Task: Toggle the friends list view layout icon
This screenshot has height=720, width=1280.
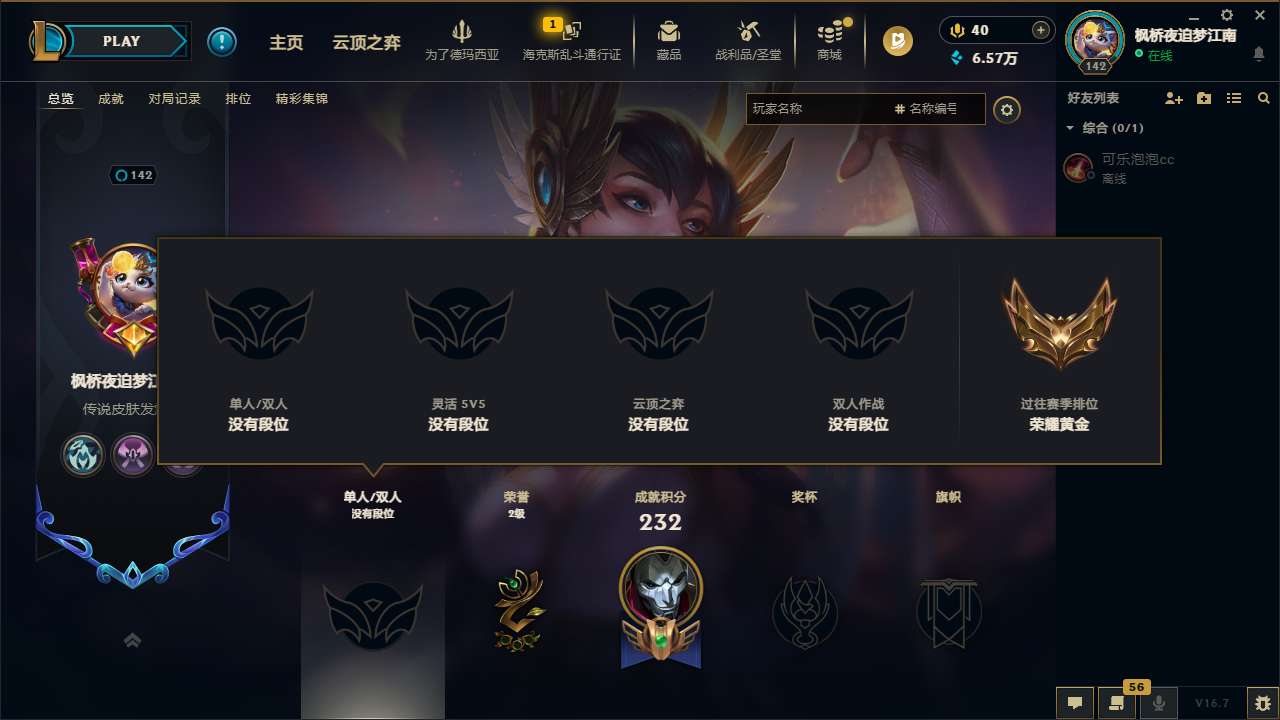Action: pyautogui.click(x=1233, y=97)
